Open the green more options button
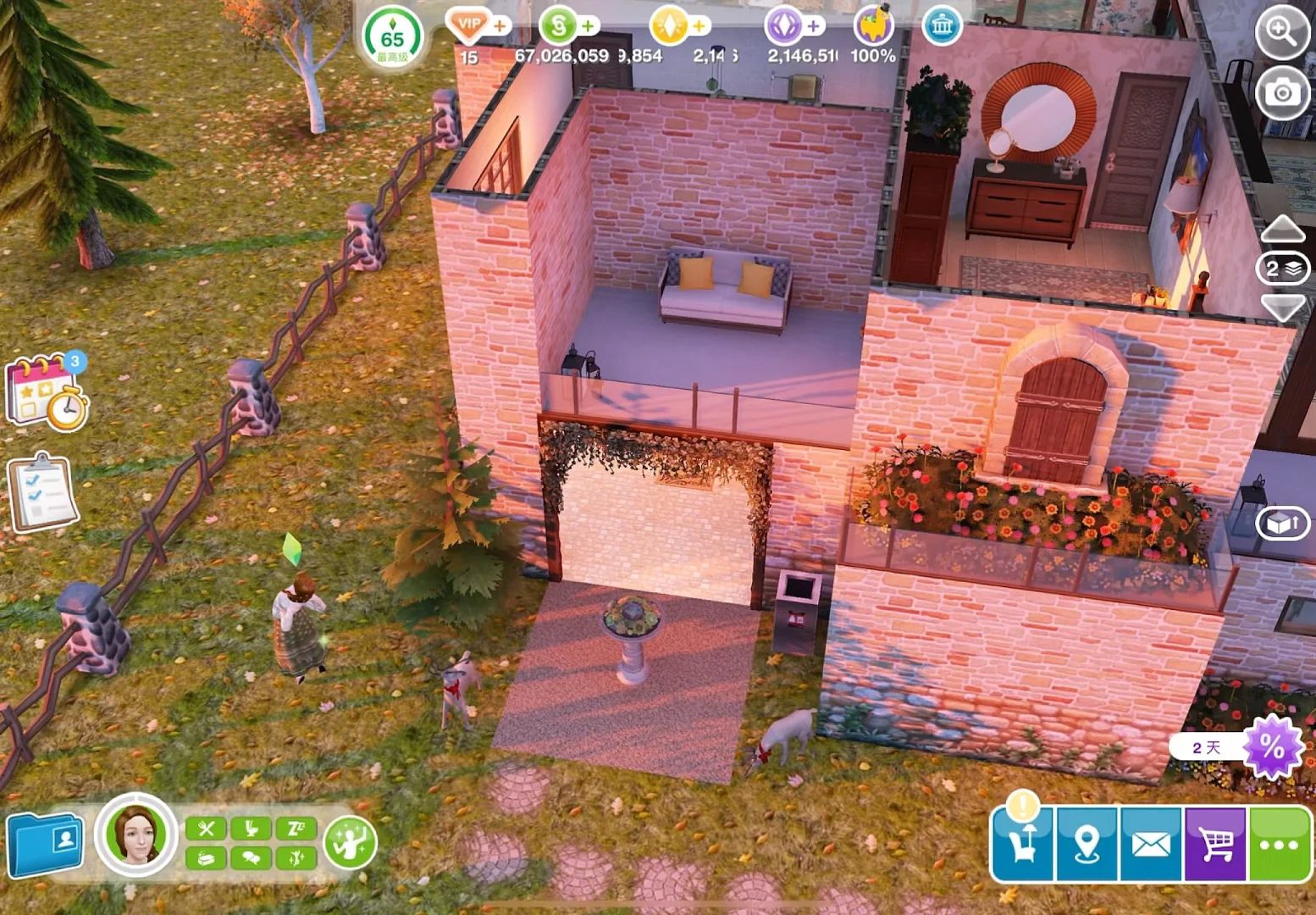The width and height of the screenshot is (1316, 915). tap(1279, 844)
